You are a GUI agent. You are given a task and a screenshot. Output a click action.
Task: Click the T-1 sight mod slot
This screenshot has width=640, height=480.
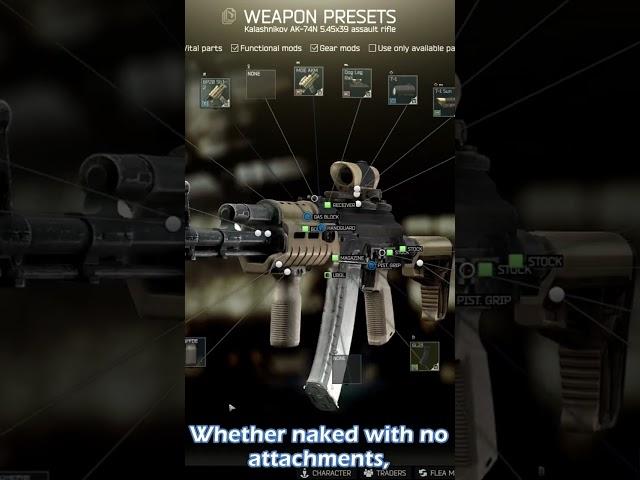pos(402,88)
